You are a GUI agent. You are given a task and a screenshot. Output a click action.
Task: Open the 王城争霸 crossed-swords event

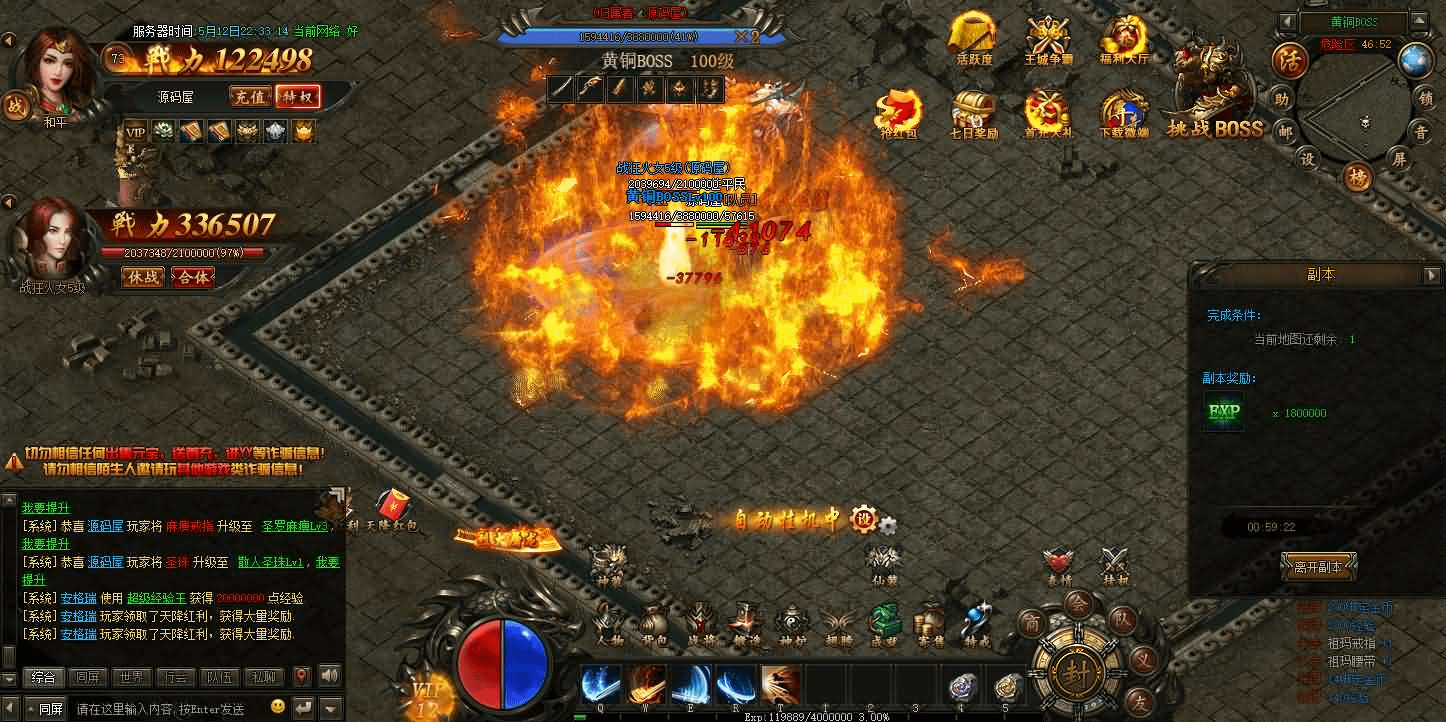click(1048, 39)
